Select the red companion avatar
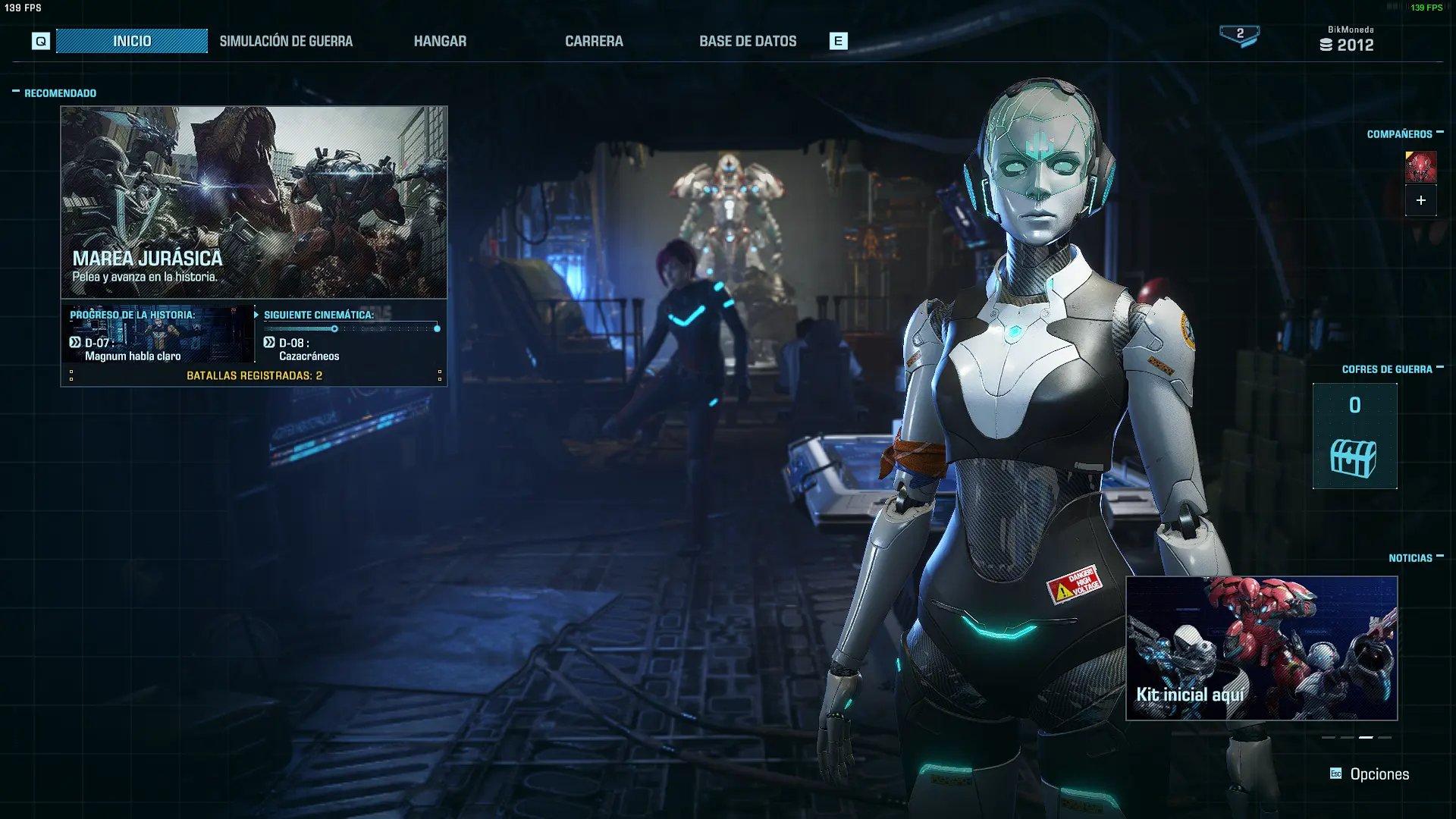The width and height of the screenshot is (1456, 819). tap(1420, 167)
